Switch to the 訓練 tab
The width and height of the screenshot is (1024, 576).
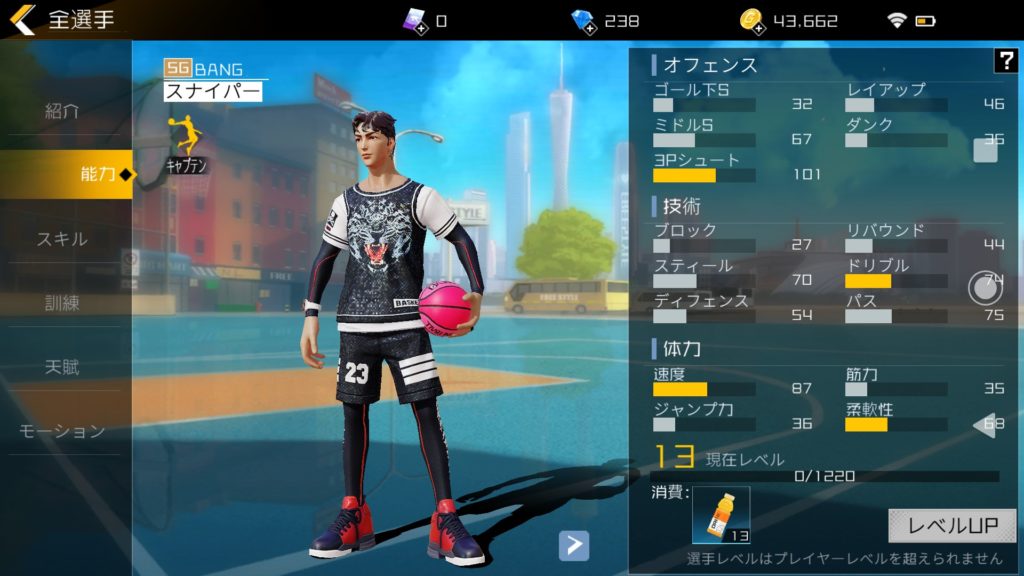pyautogui.click(x=62, y=303)
